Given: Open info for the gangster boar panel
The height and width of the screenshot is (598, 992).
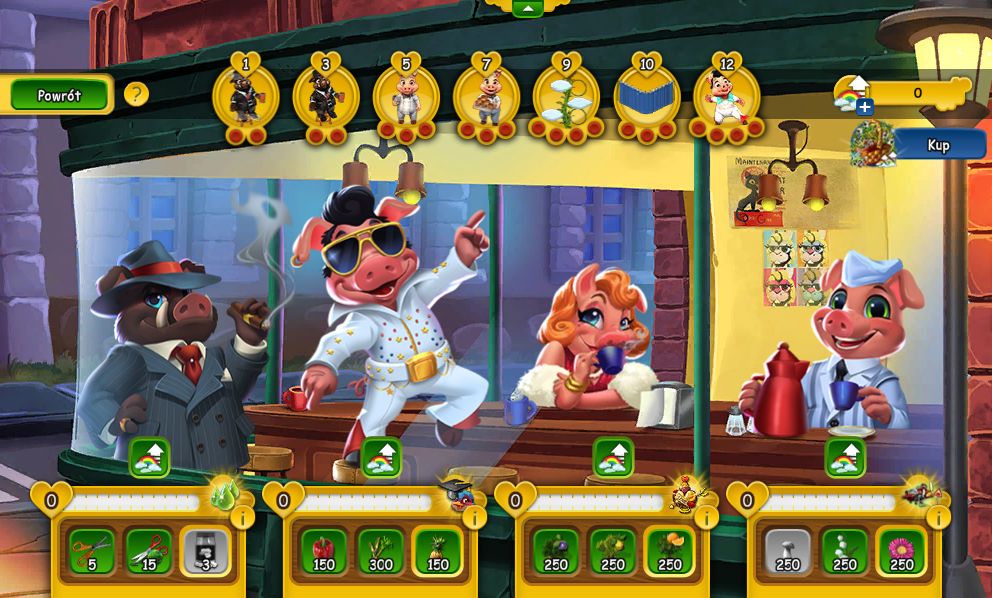Looking at the screenshot, I should [242, 517].
